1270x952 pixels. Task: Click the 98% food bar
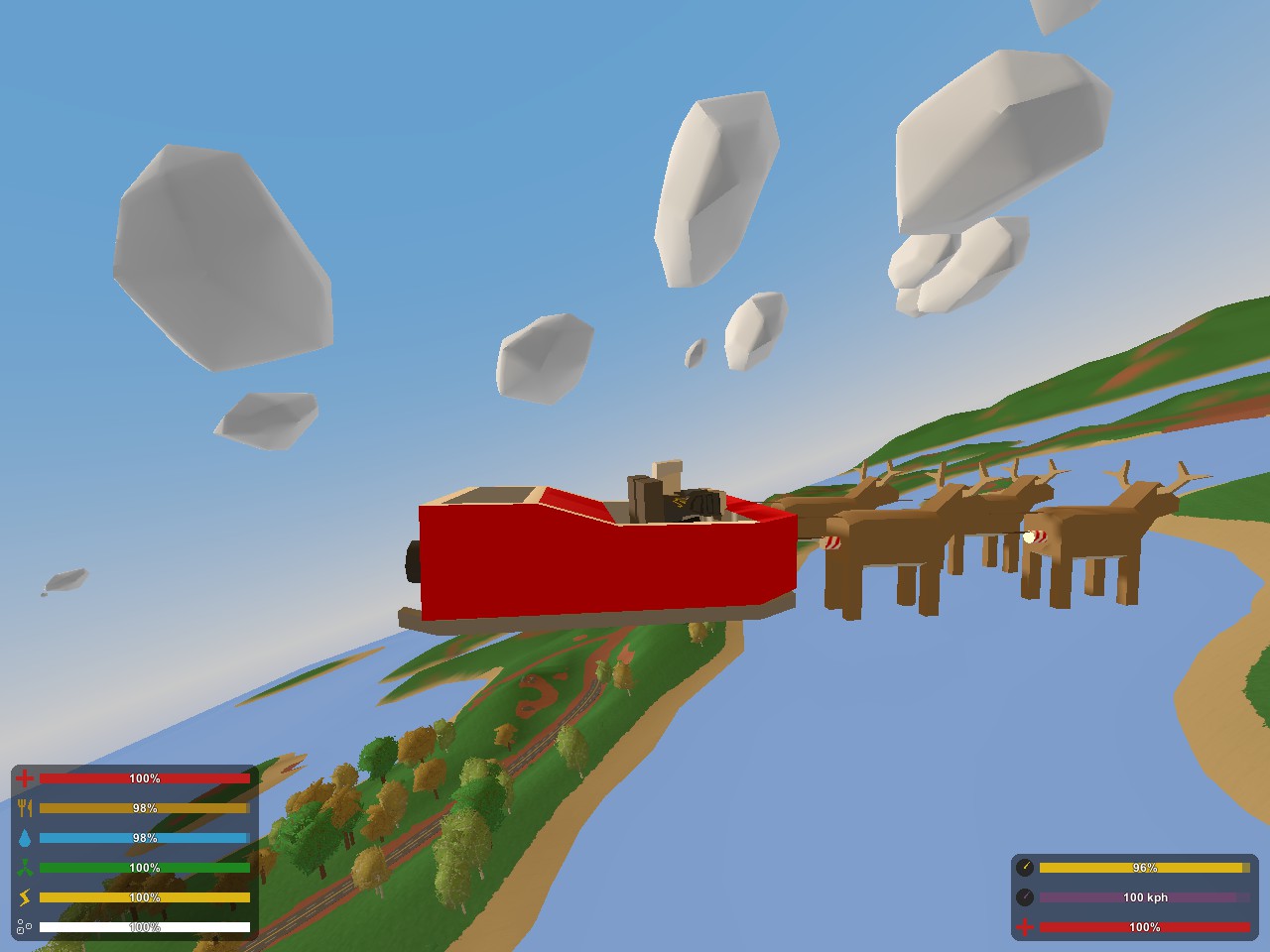click(144, 808)
